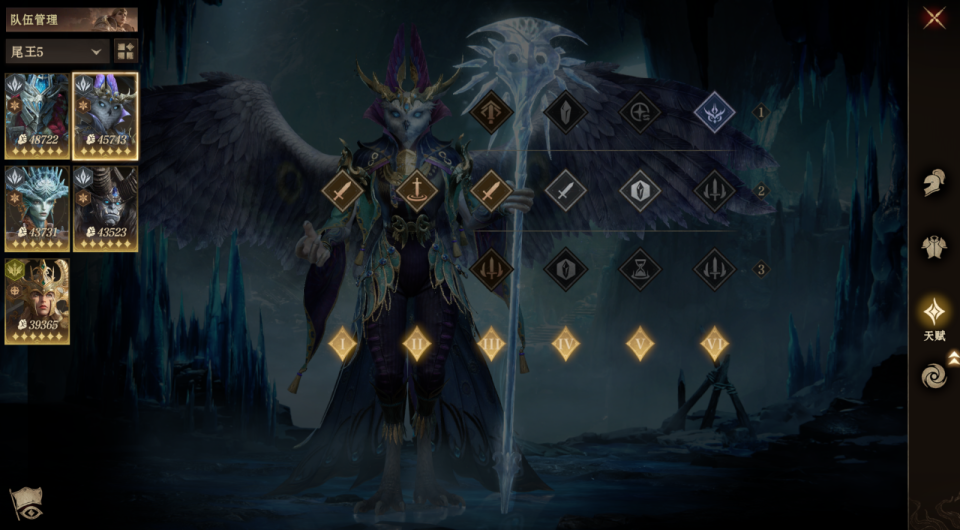Select talent tier IV diamond

(x=566, y=344)
